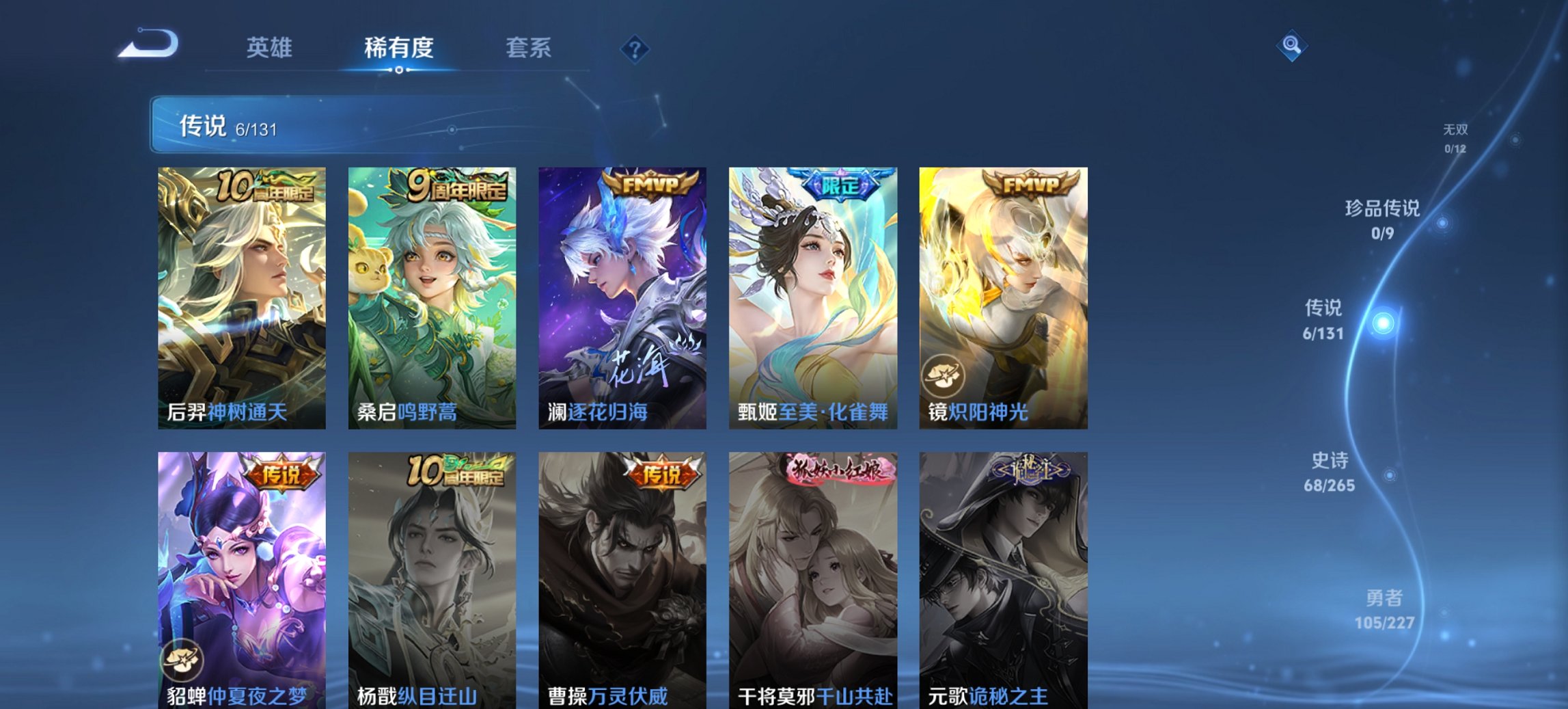Screen dimensions: 1568x709
Task: Select the 无双 rarity node on the right
Action: pos(1457,135)
